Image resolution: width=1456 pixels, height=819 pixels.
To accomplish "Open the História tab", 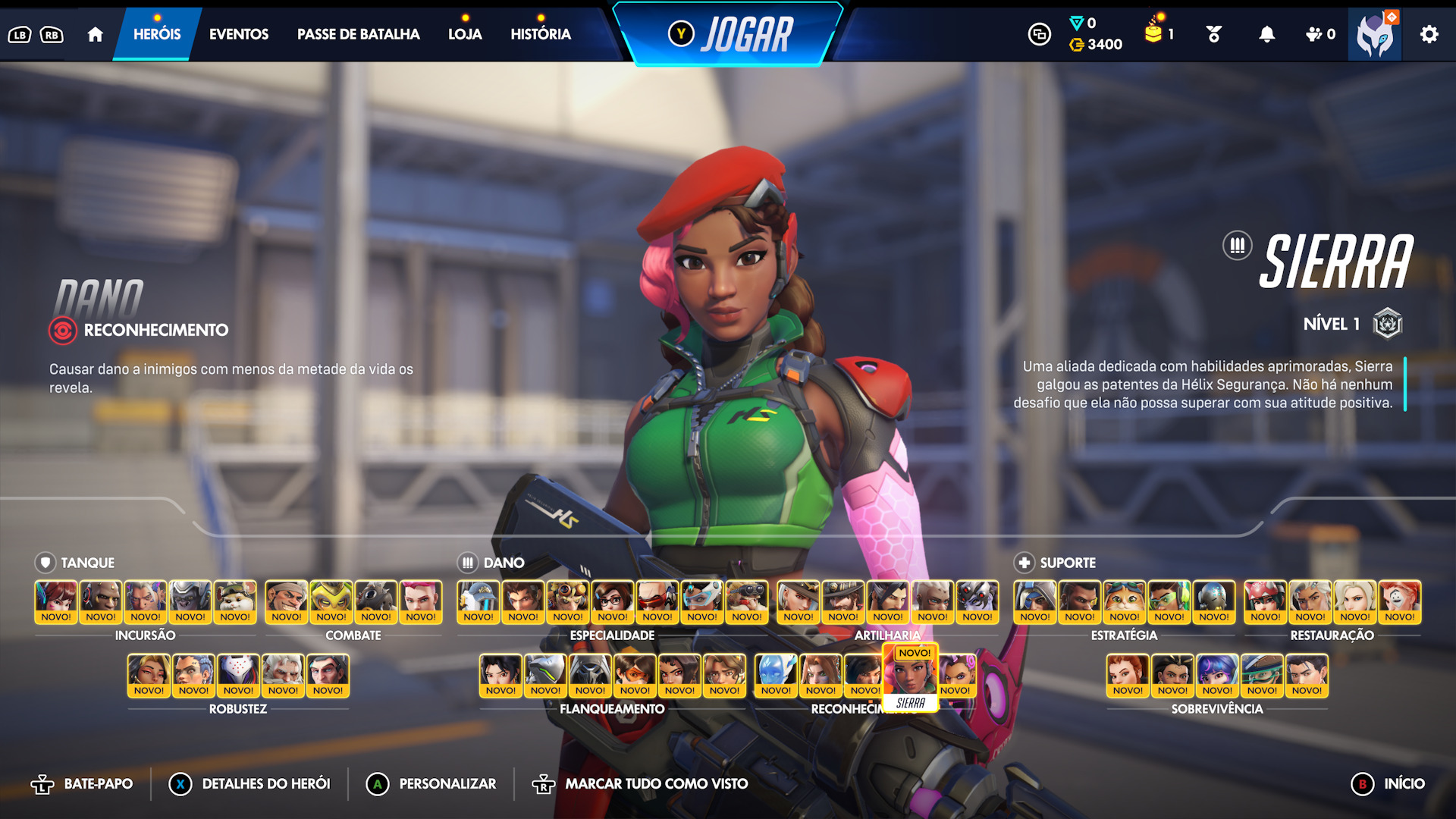I will click(540, 34).
